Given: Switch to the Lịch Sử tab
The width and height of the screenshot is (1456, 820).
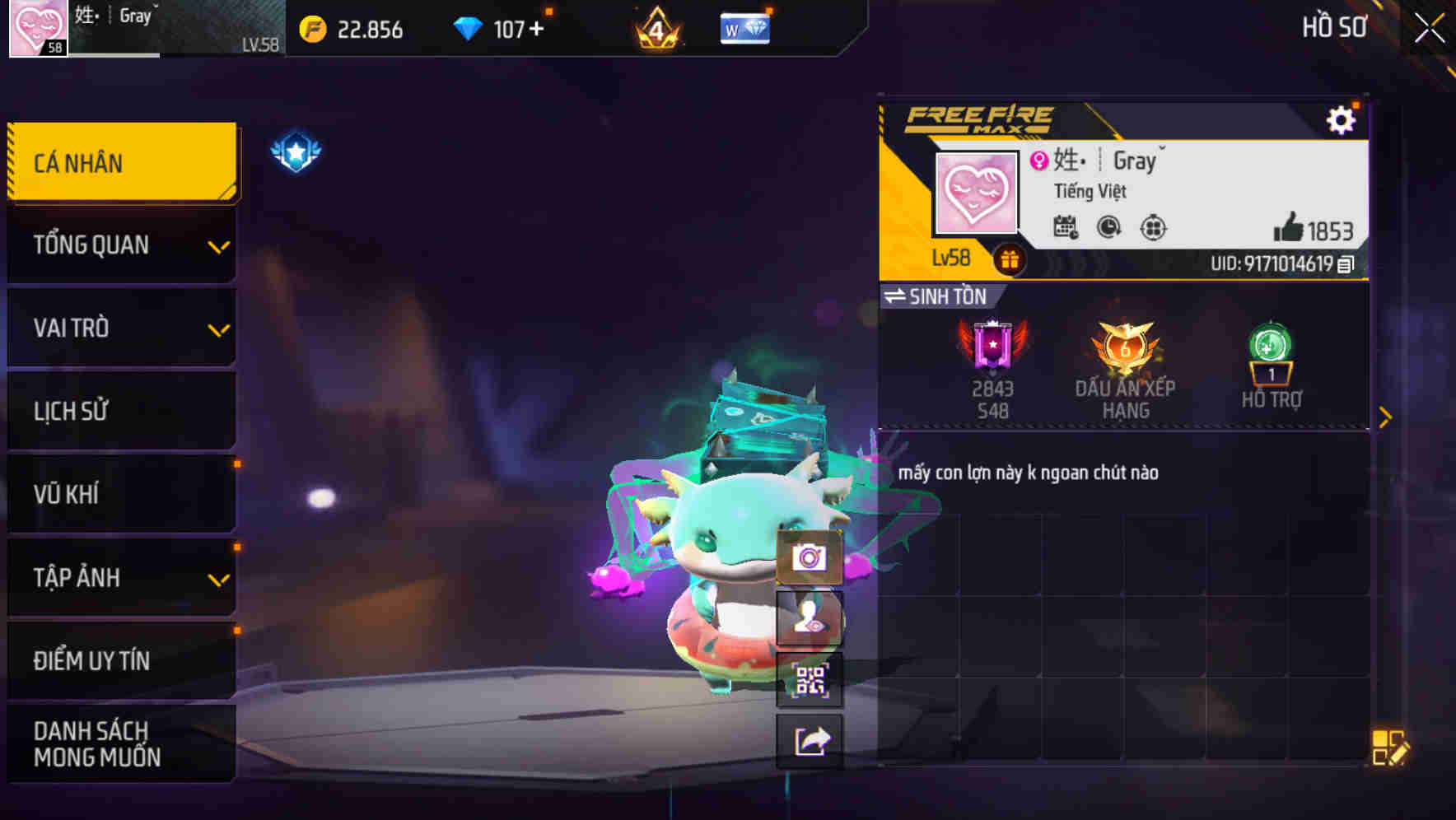Looking at the screenshot, I should pyautogui.click(x=120, y=411).
